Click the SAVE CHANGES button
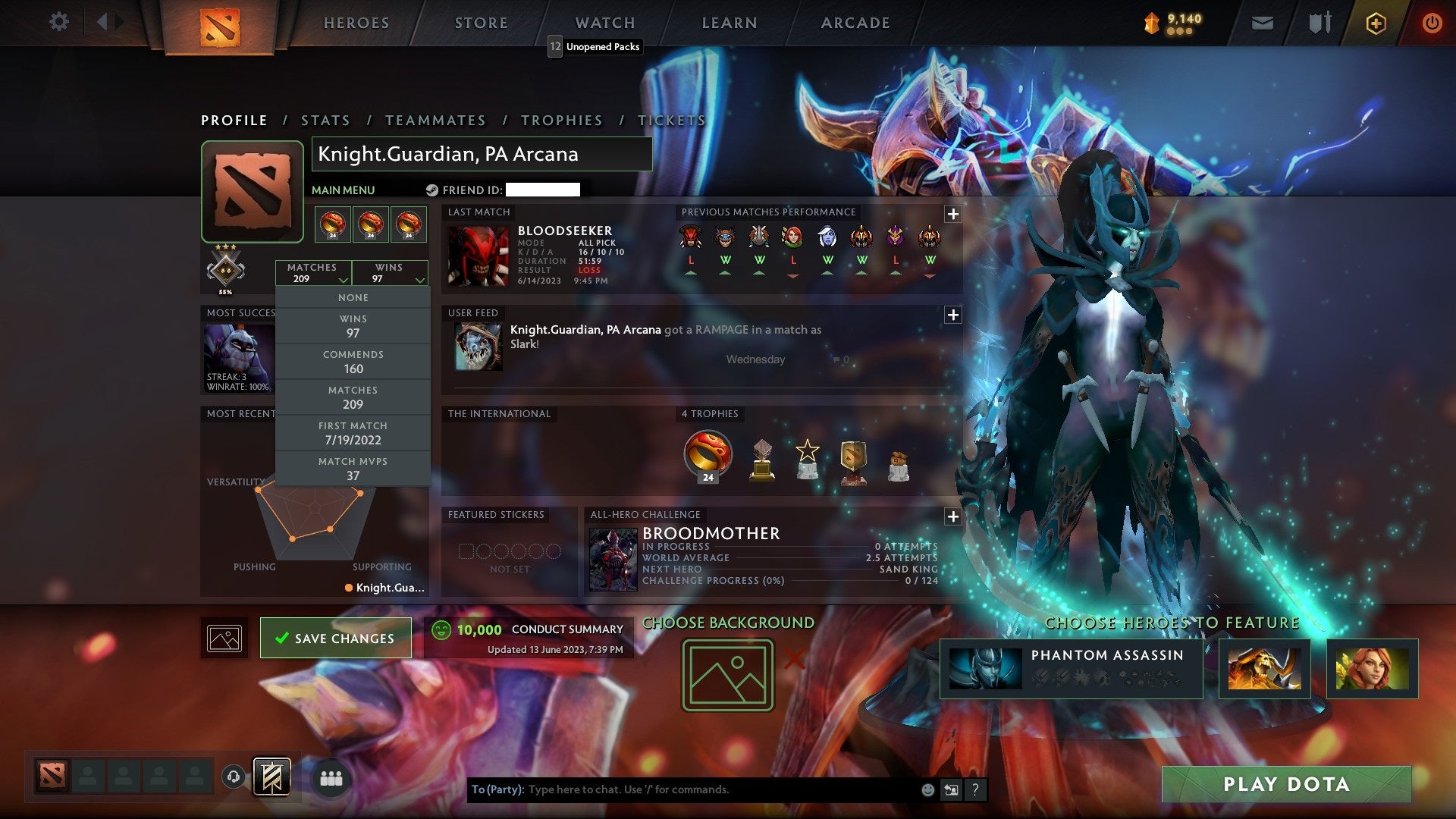The height and width of the screenshot is (819, 1456). pyautogui.click(x=336, y=638)
